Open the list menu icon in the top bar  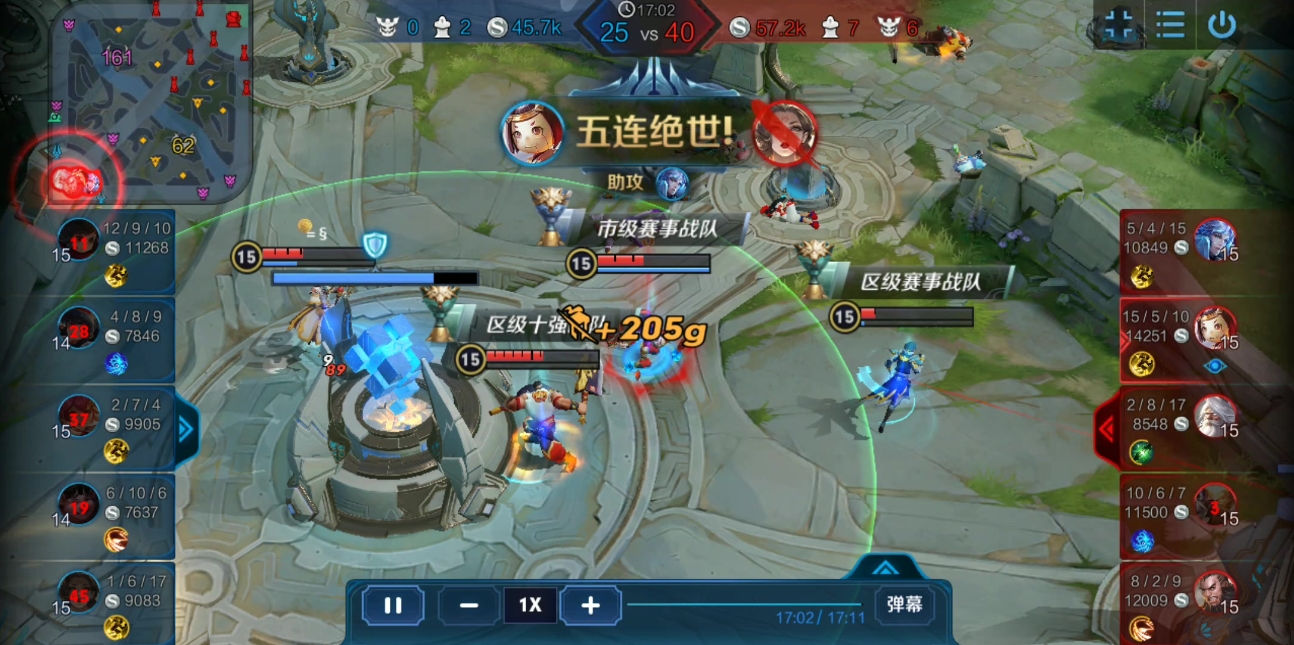tap(1170, 25)
